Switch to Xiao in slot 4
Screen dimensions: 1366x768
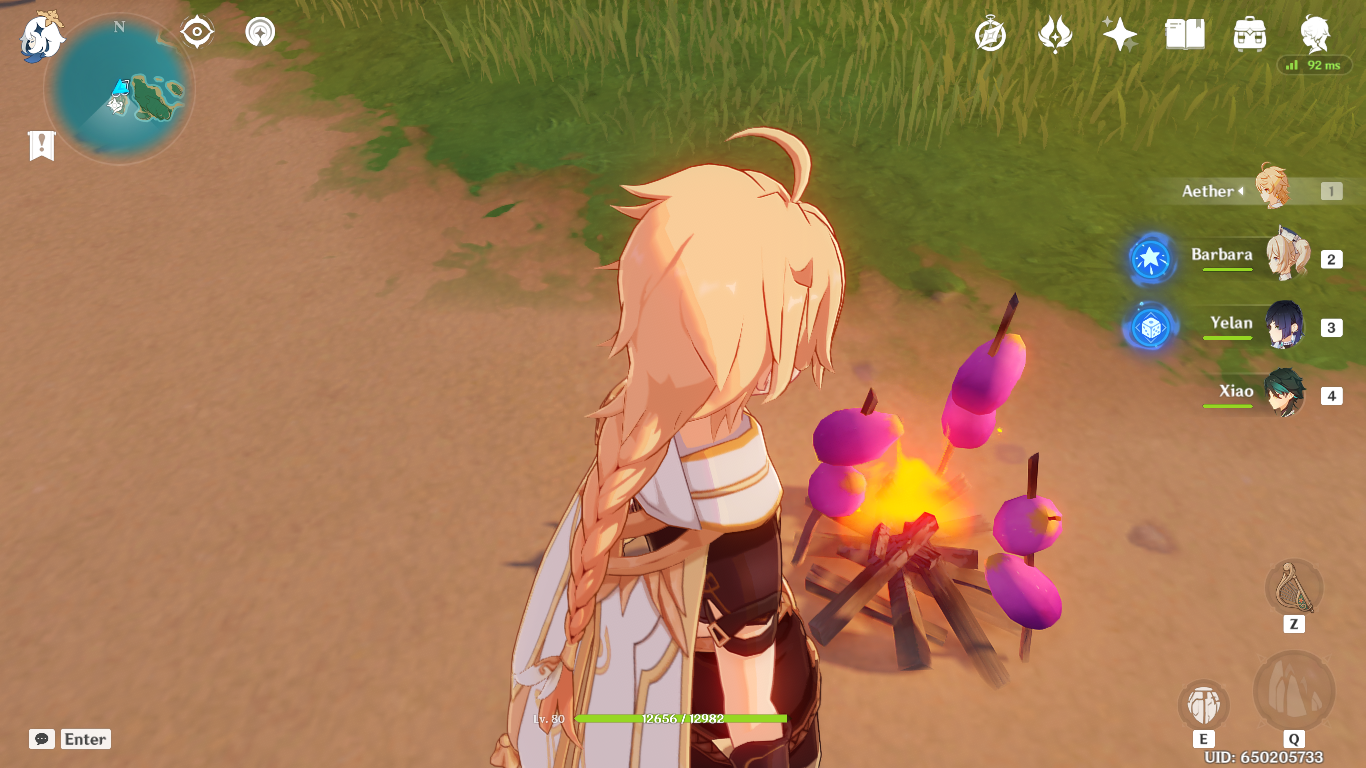point(1330,396)
